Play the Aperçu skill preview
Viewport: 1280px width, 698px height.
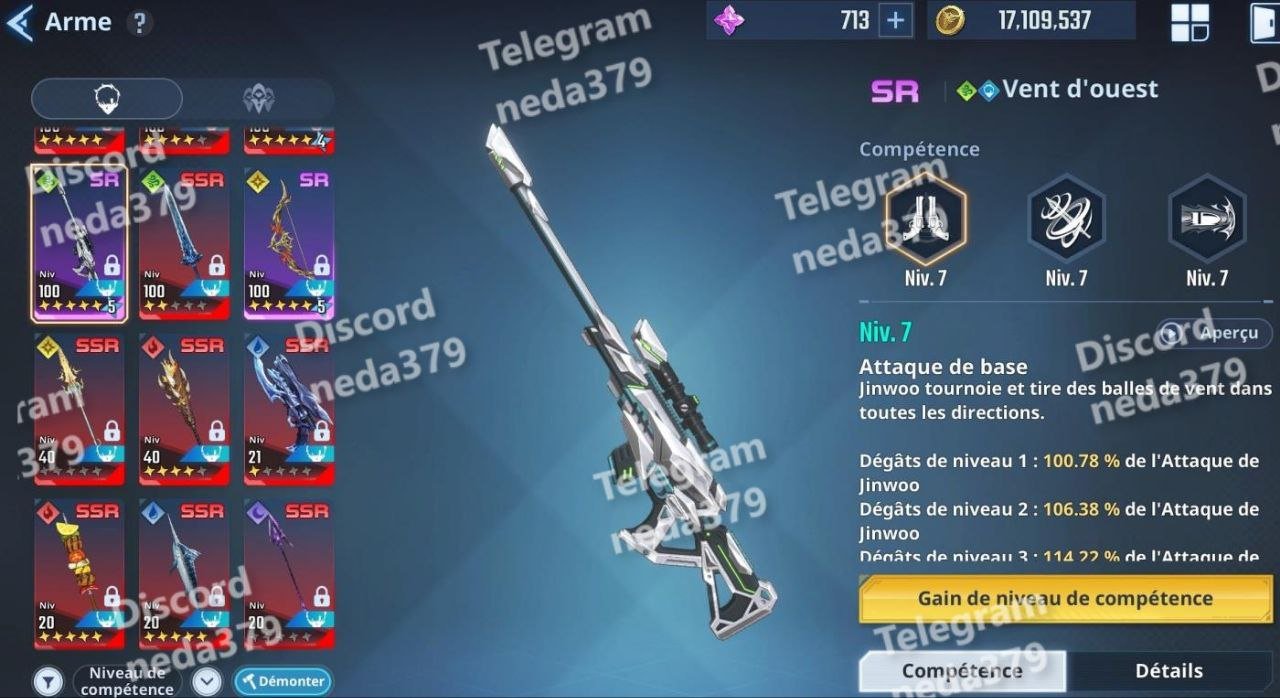coord(1215,333)
